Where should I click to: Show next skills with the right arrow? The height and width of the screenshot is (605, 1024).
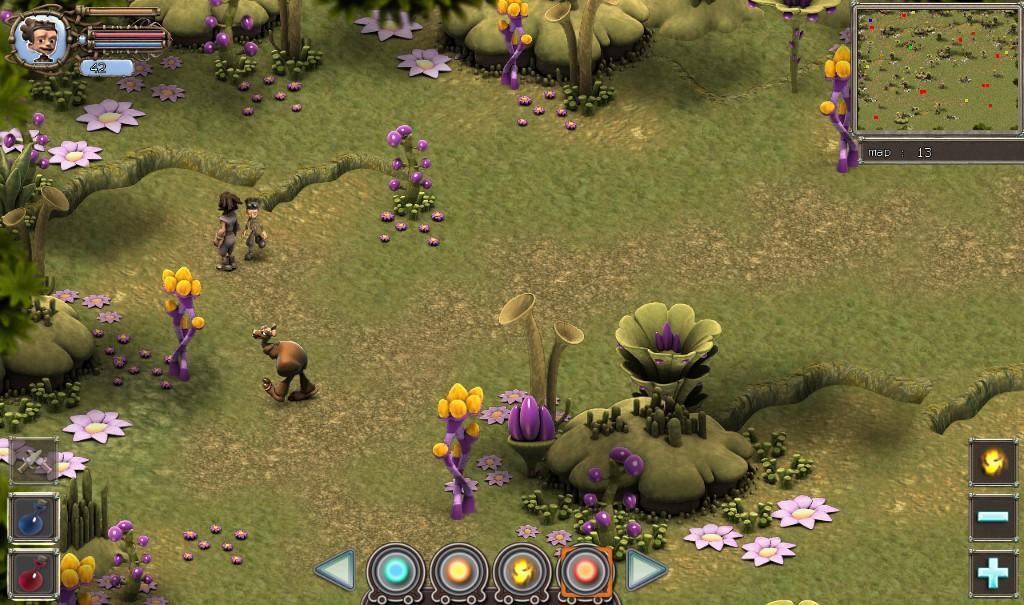[646, 571]
